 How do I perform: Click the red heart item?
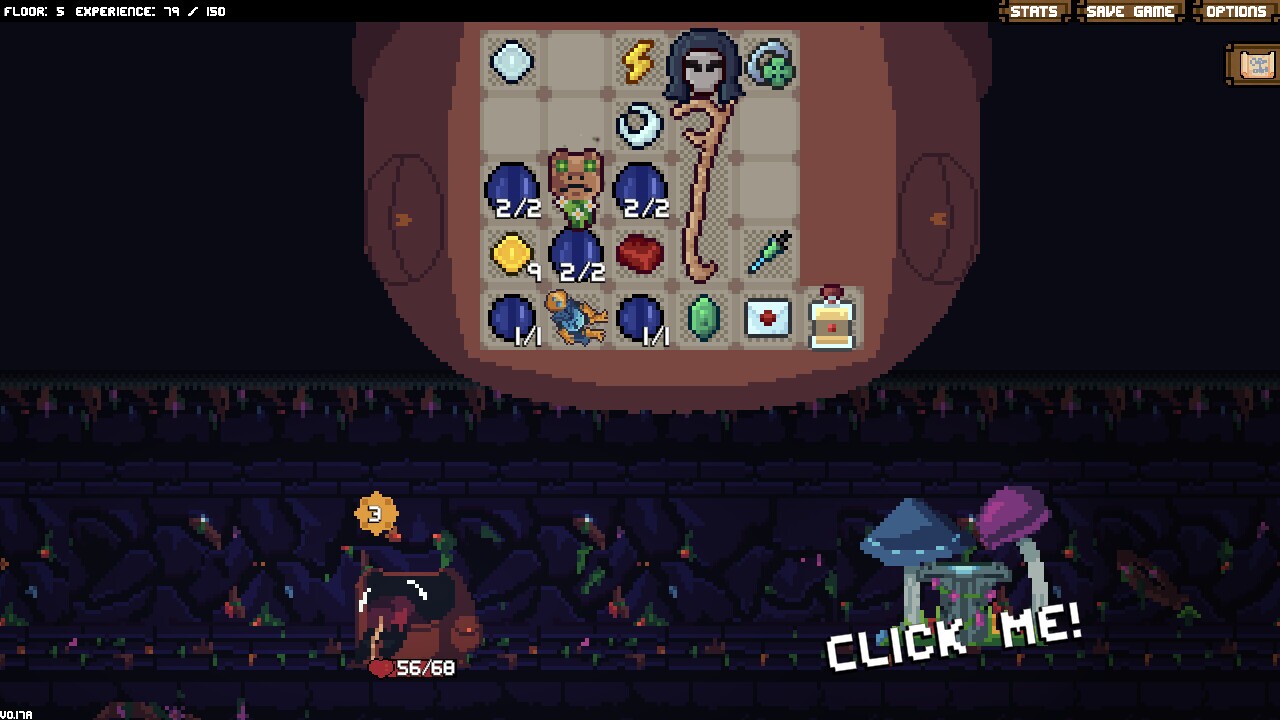tap(641, 254)
